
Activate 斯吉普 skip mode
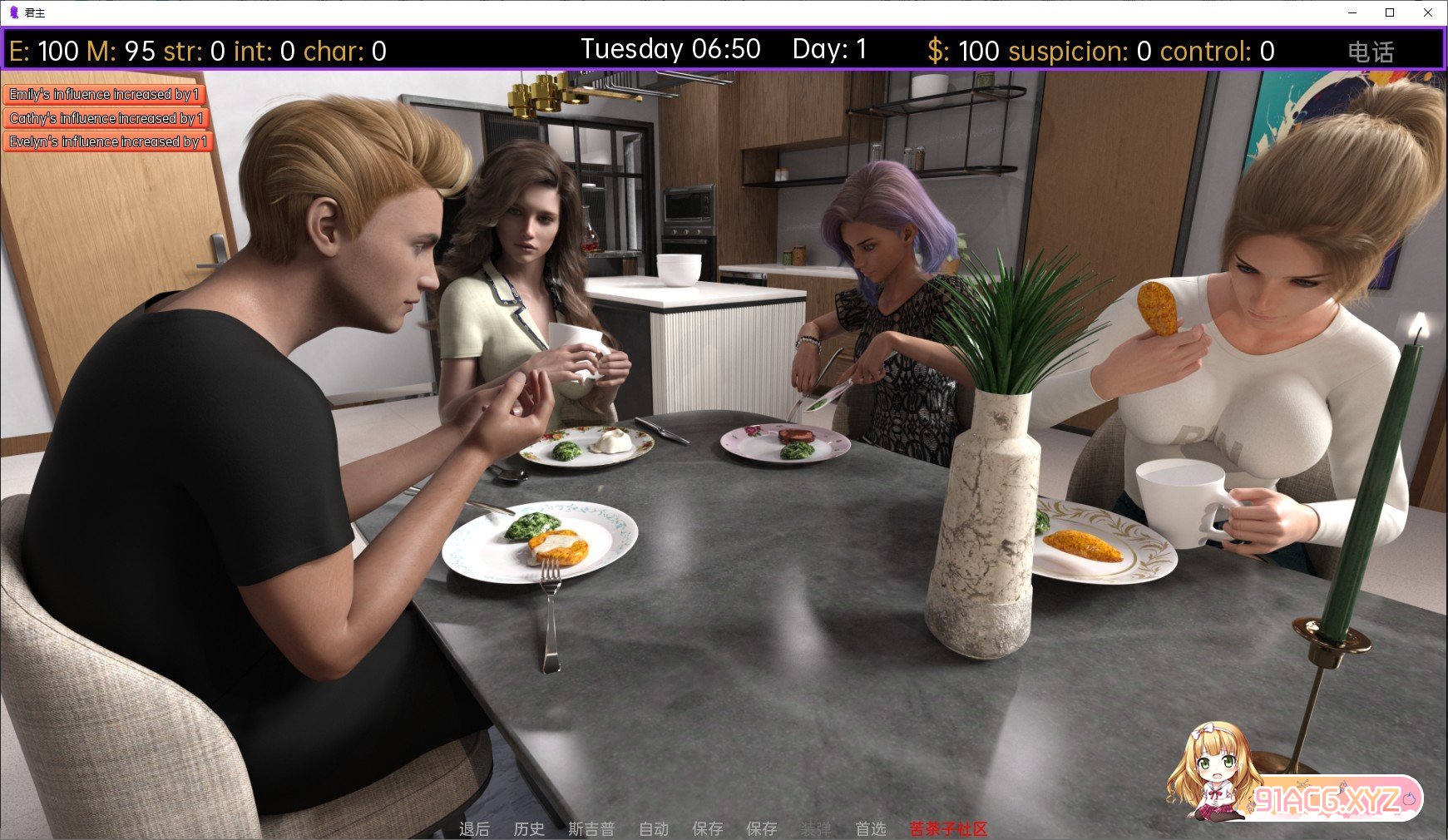tap(591, 828)
